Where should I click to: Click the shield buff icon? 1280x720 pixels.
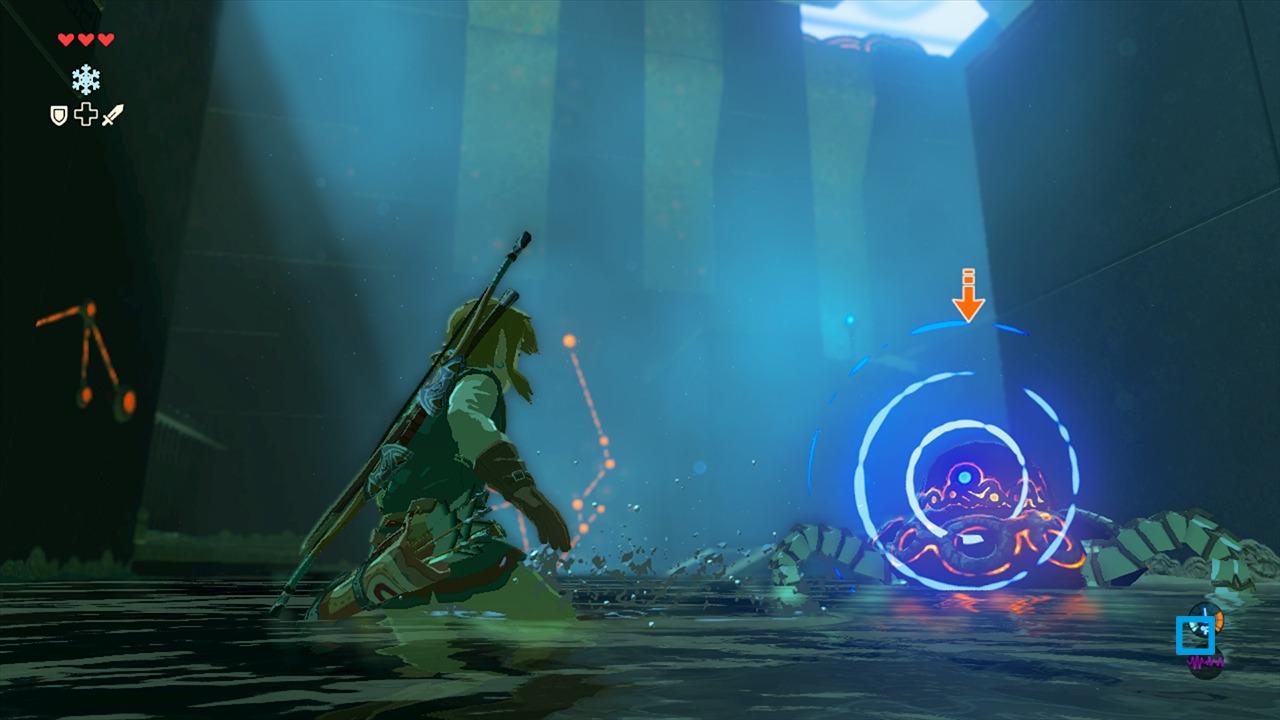(x=58, y=114)
